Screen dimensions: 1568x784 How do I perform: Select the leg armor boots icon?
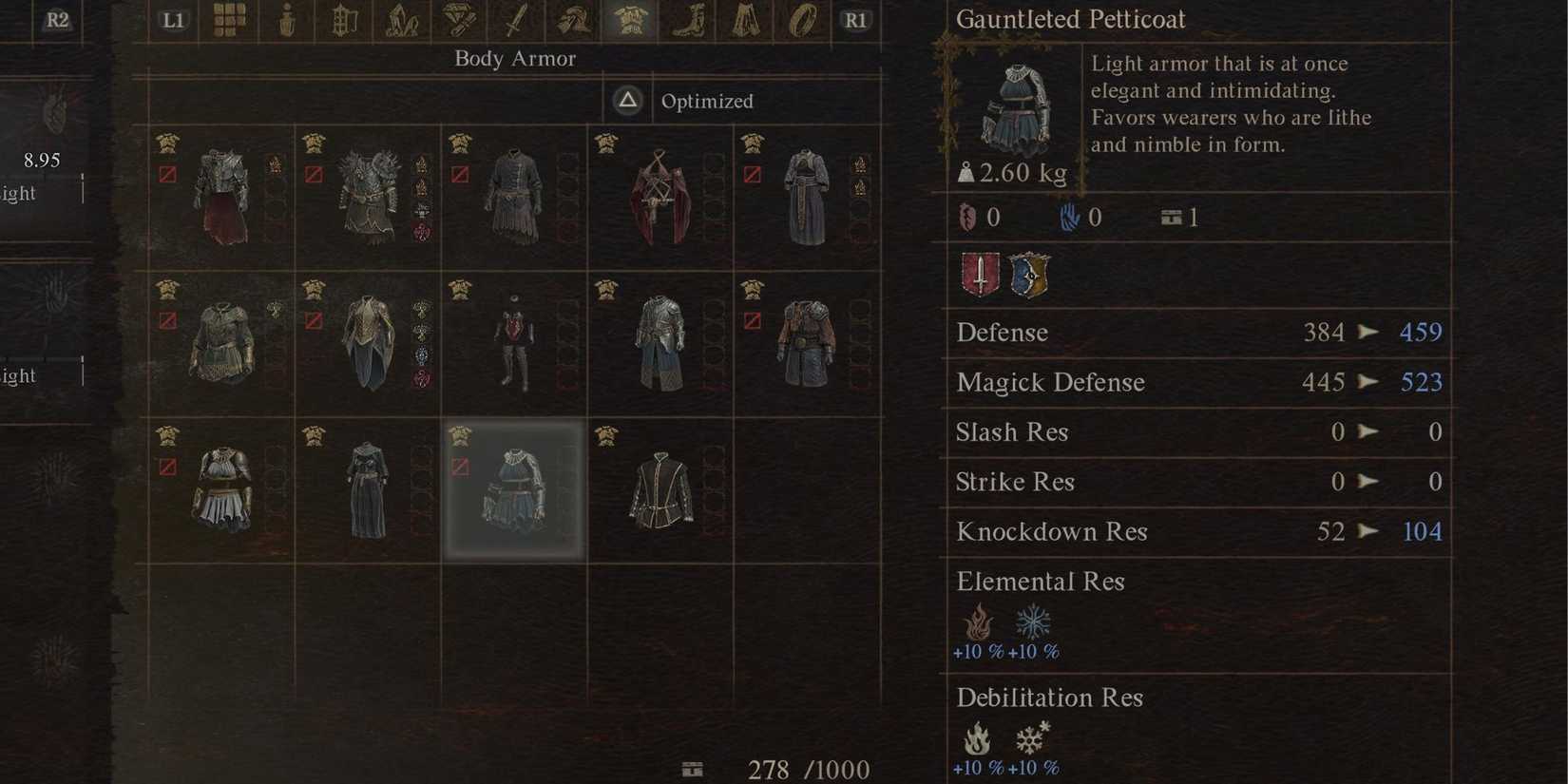(x=687, y=19)
